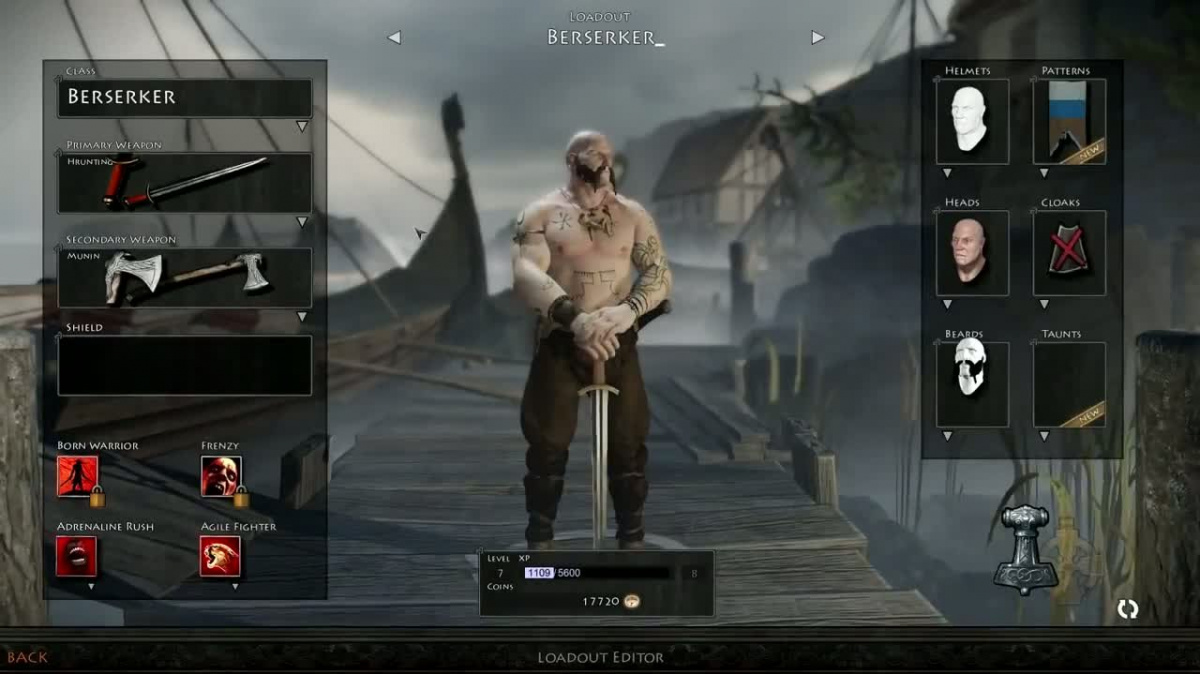Click the empty Shield slot

click(x=185, y=365)
